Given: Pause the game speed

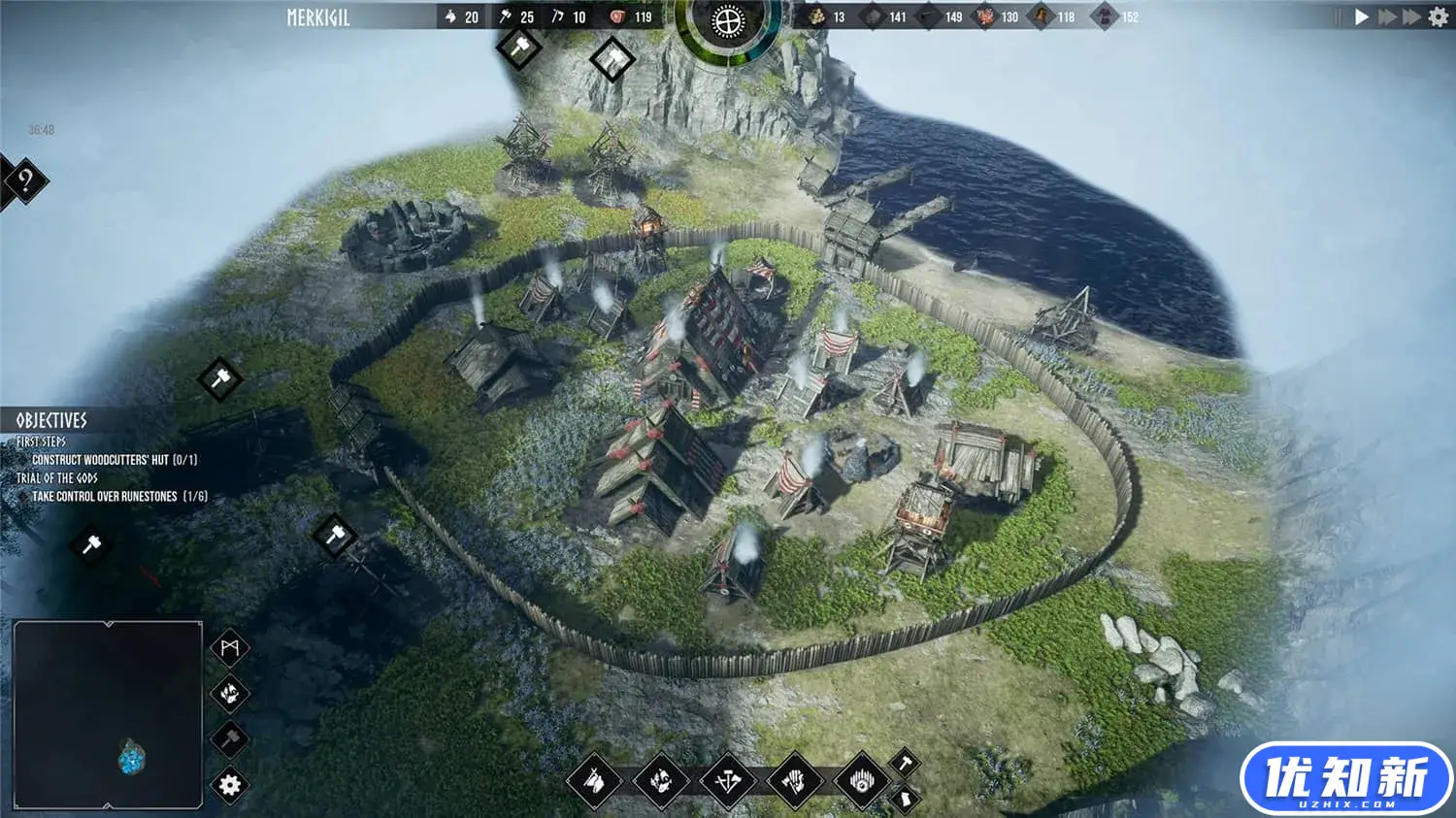Looking at the screenshot, I should point(1339,16).
